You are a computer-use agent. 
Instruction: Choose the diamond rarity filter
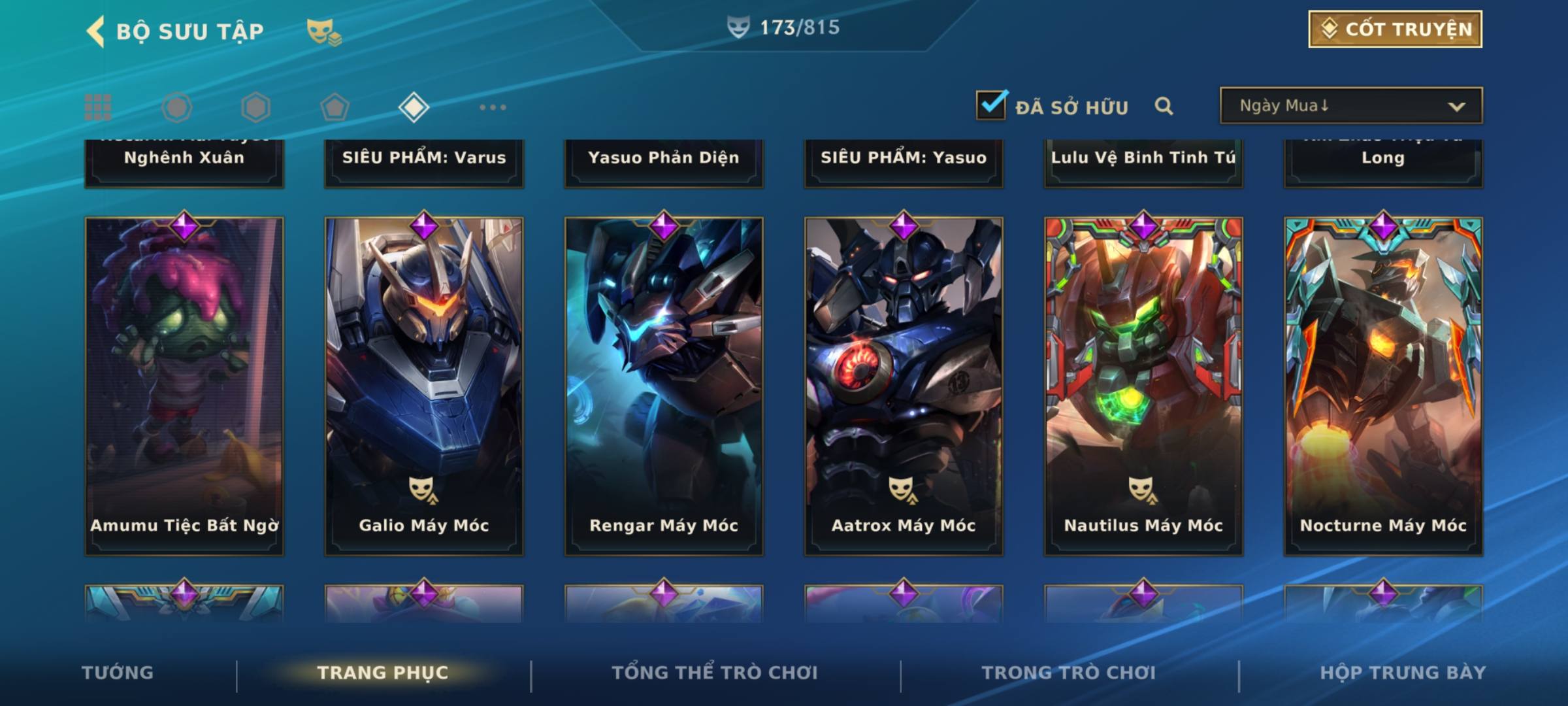click(x=414, y=107)
